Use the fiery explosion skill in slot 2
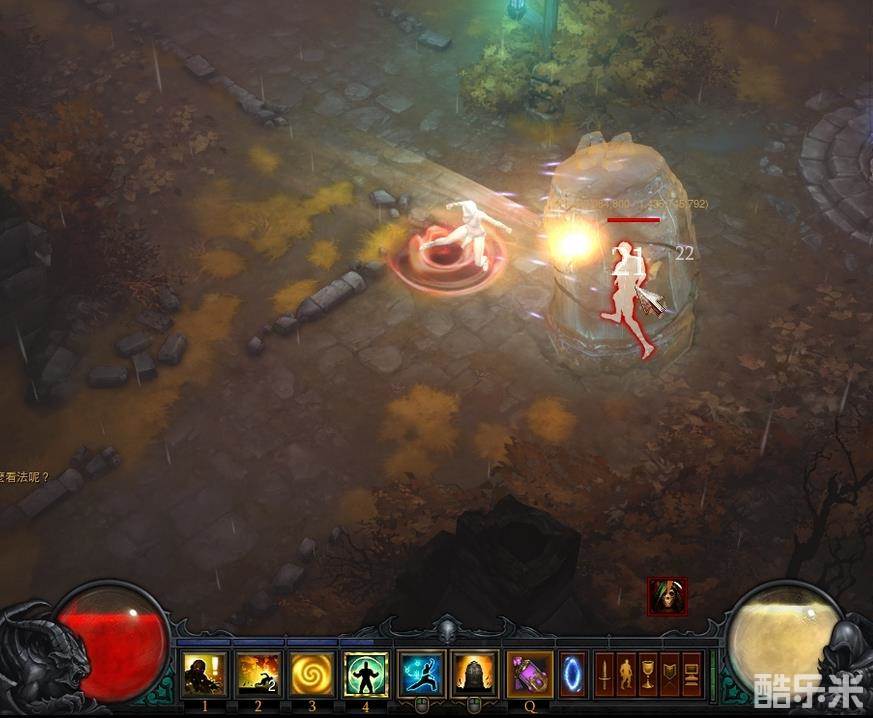 tap(258, 673)
